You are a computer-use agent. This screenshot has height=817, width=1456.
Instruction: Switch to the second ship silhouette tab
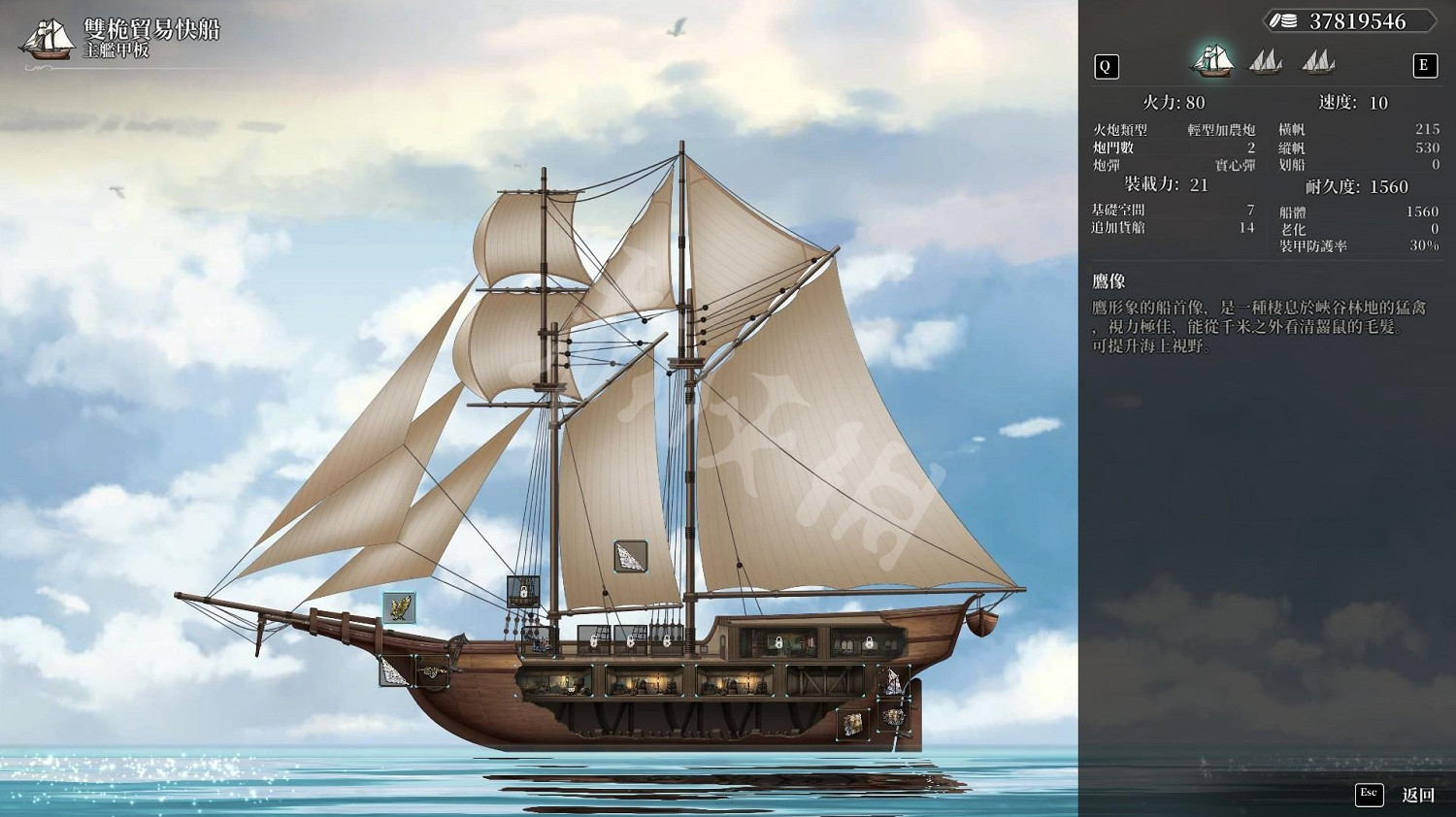click(x=1266, y=62)
